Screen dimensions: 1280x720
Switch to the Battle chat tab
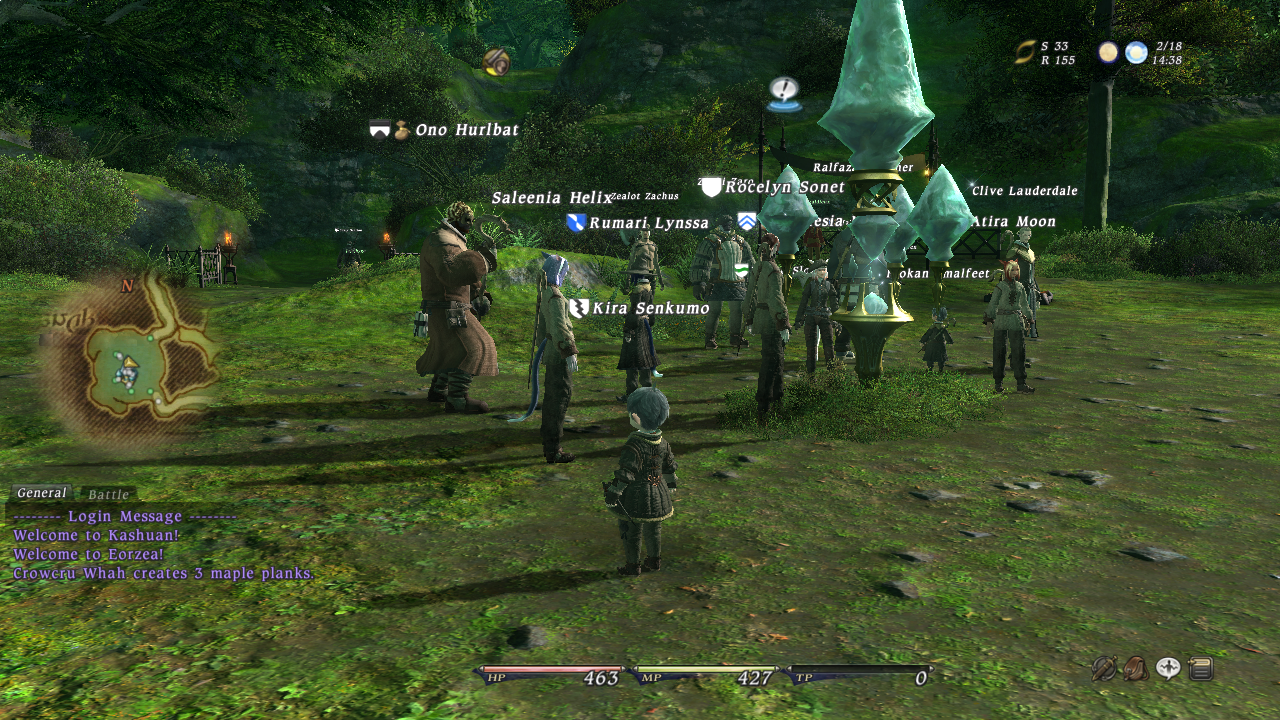(108, 495)
